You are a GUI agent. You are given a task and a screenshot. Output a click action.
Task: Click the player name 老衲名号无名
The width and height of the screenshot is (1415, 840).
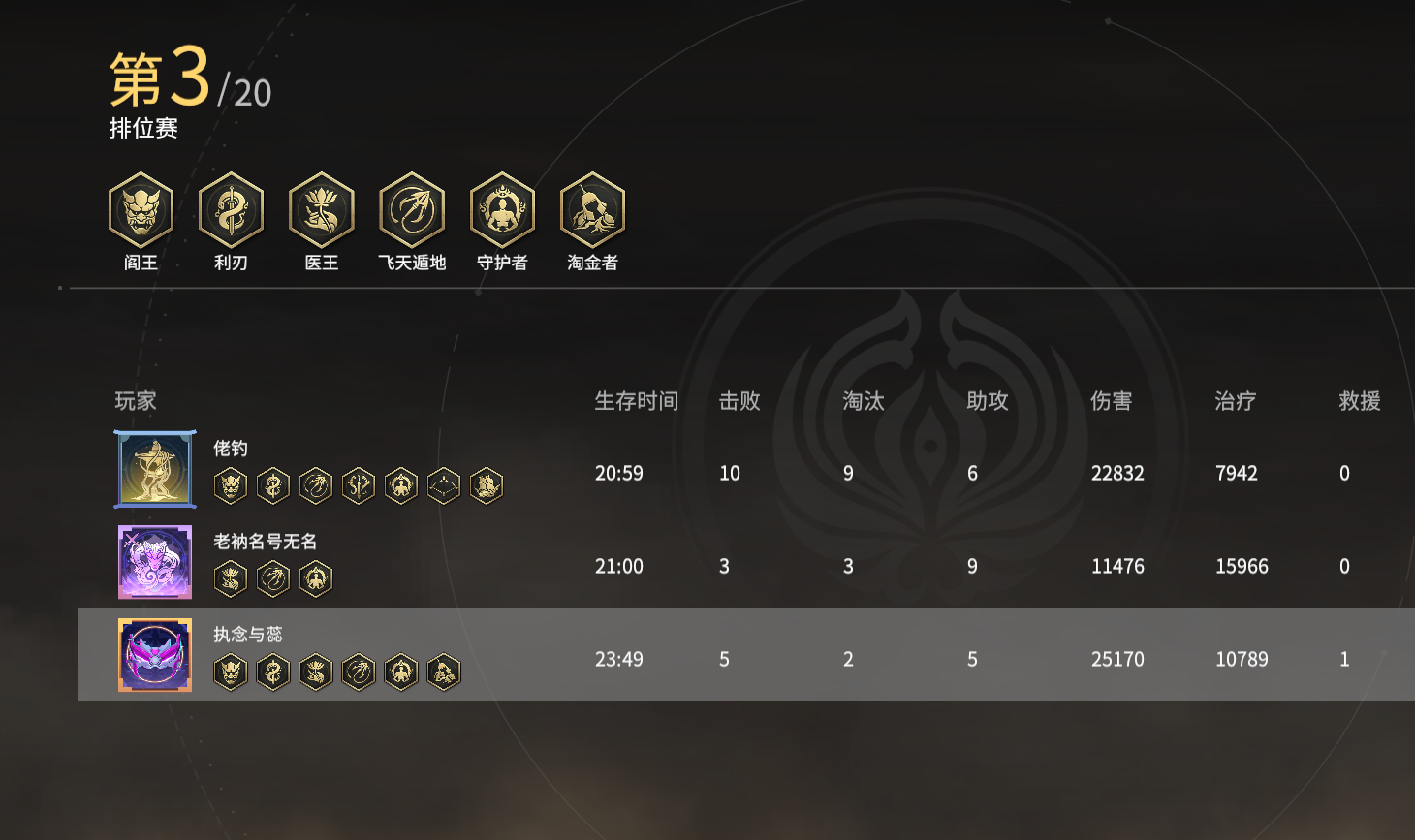point(265,542)
